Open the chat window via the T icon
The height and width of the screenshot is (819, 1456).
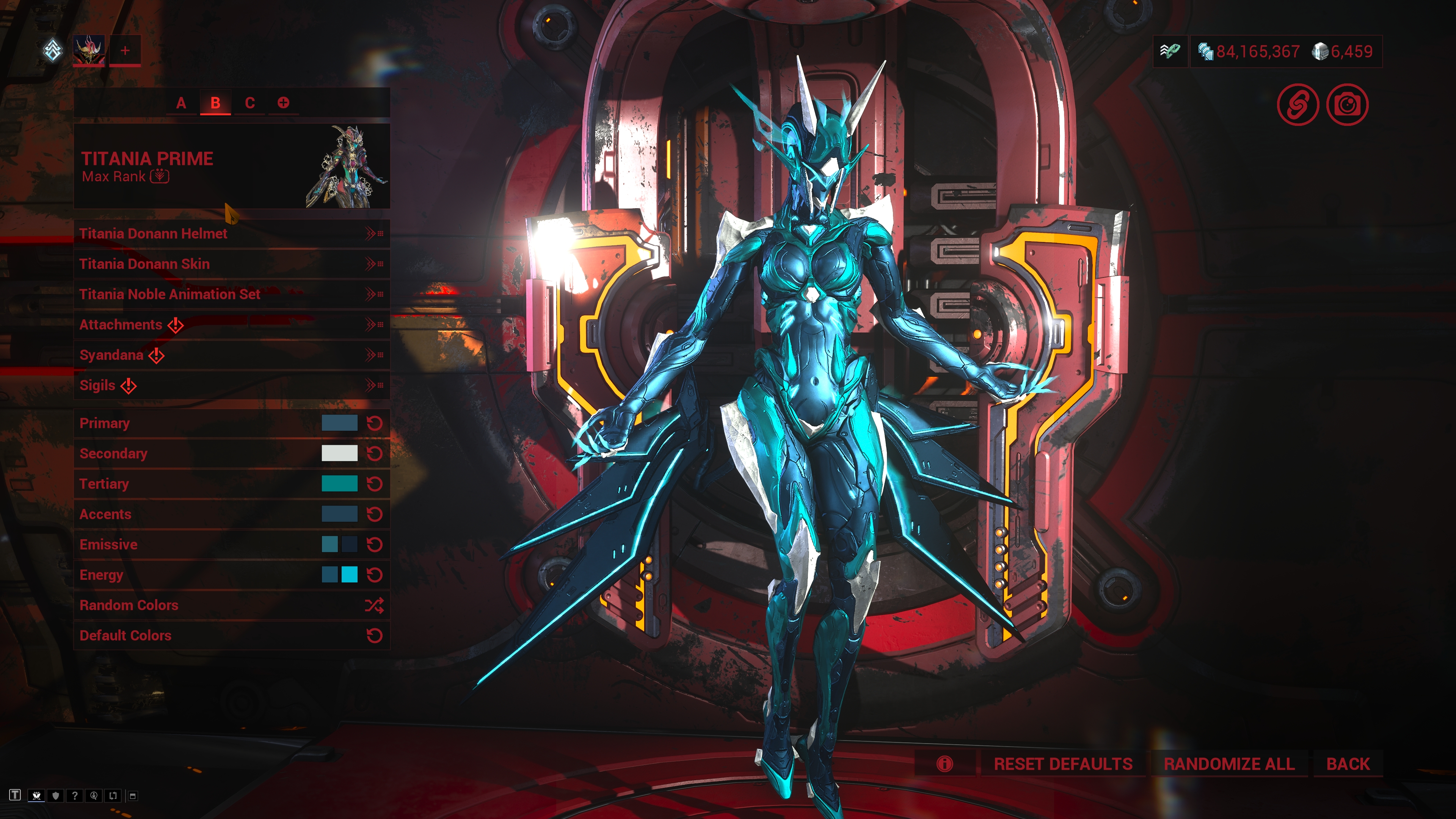(x=15, y=796)
